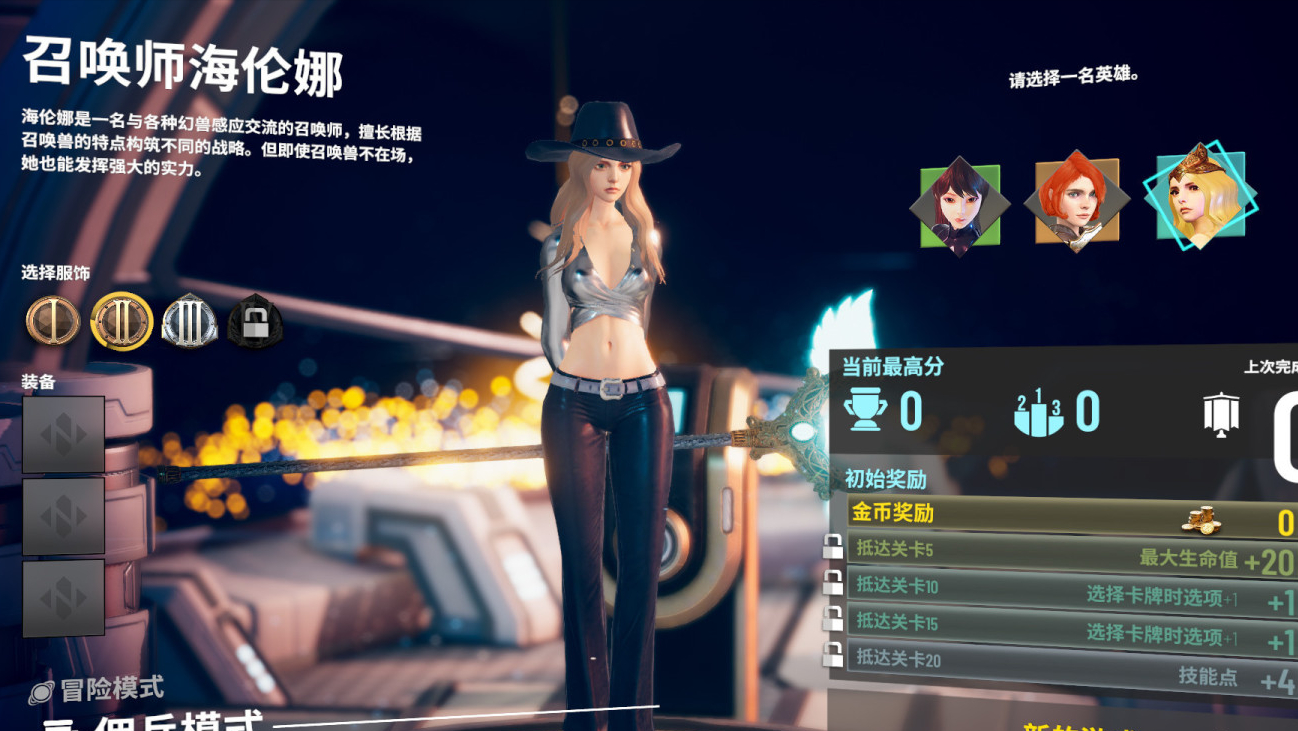Screen dimensions: 1298x731
Task: Open the 金币奖励 reward row
Action: (1070, 516)
